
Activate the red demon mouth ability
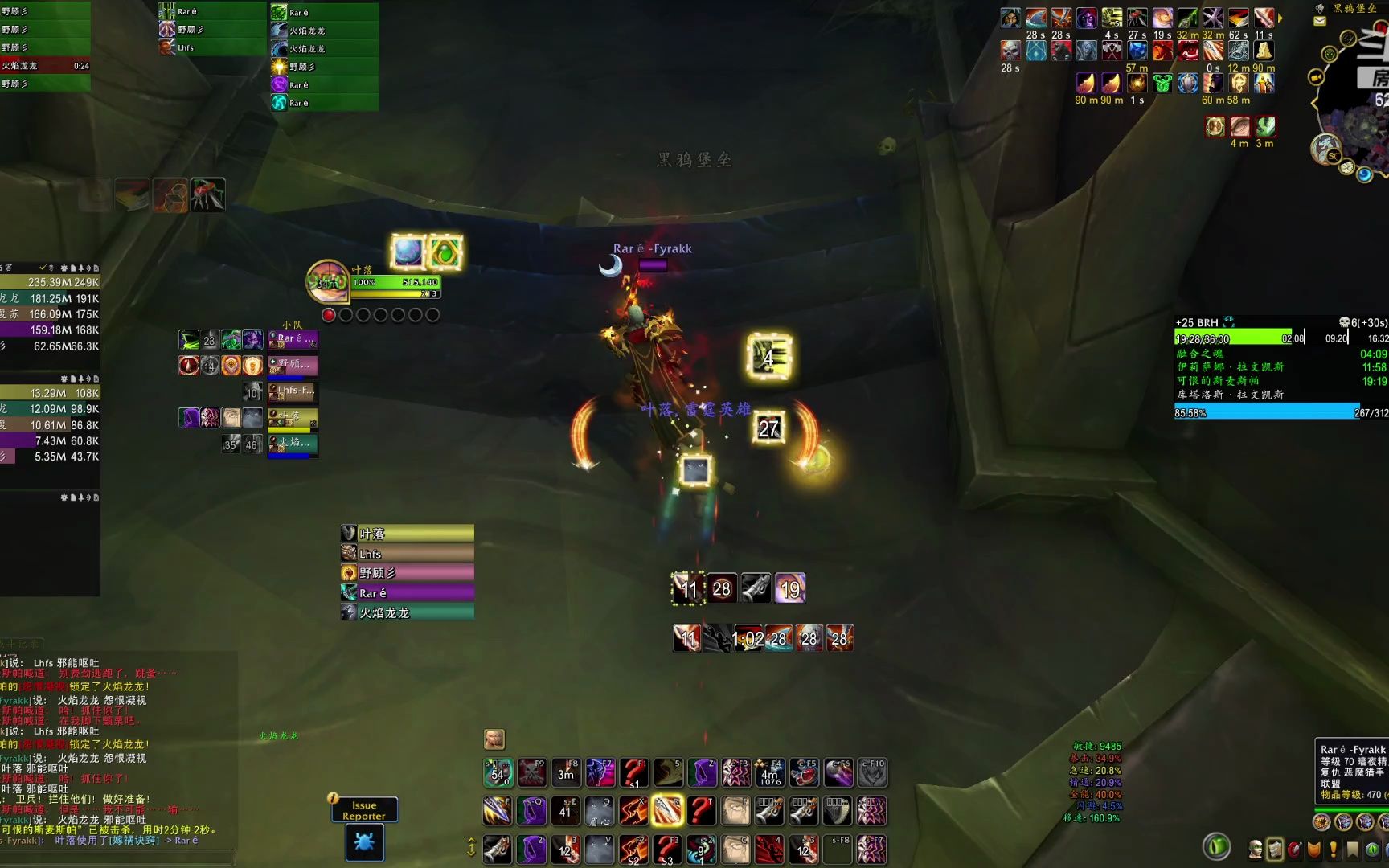805,773
